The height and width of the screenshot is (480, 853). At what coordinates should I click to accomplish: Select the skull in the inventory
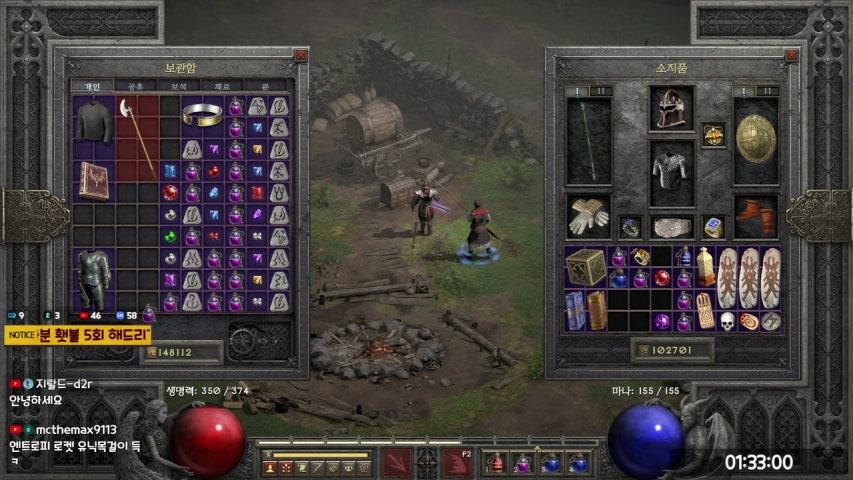[728, 321]
